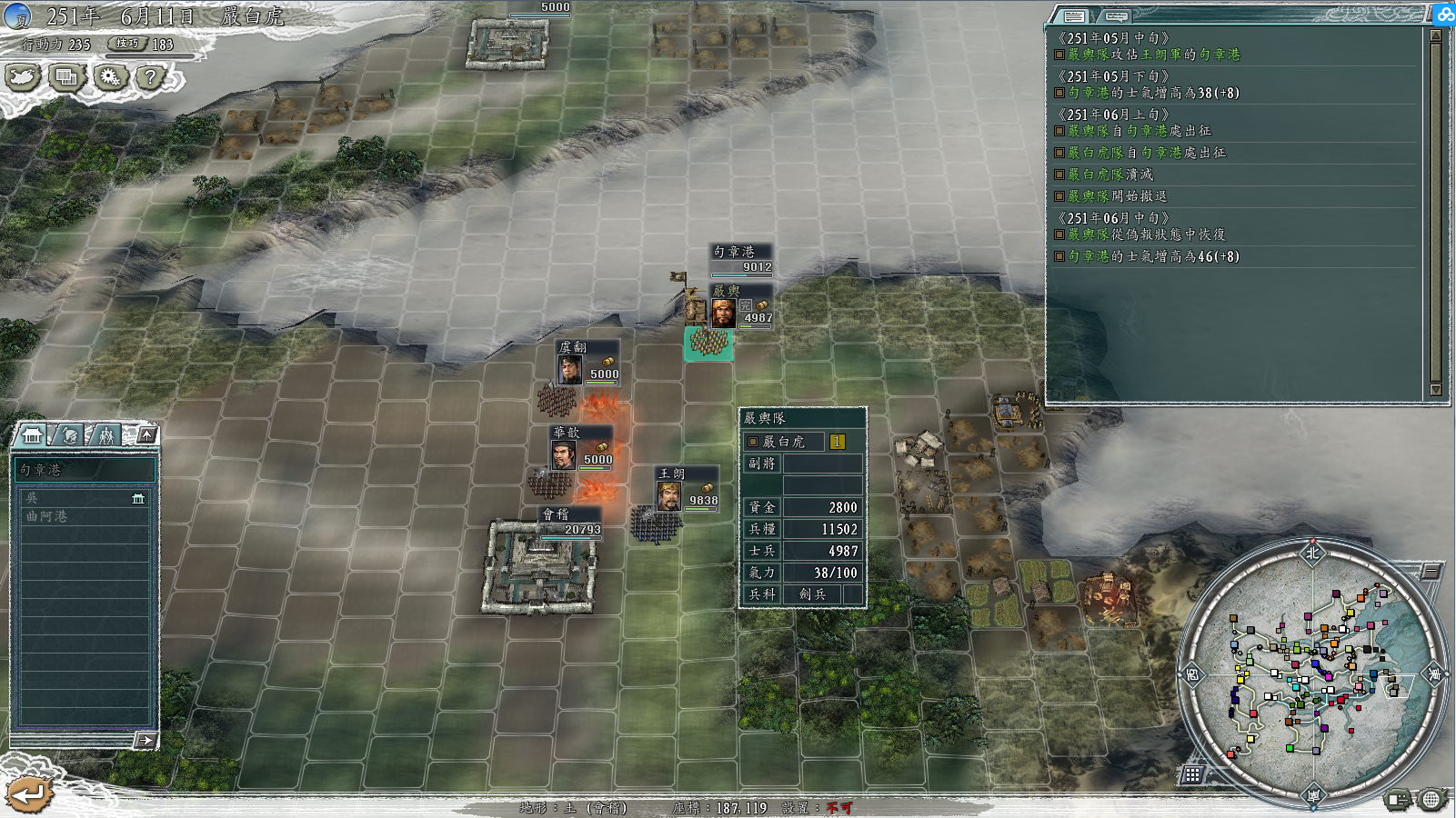The height and width of the screenshot is (818, 1456).
Task: Toggle the grid button beside minimap
Action: tap(1192, 774)
